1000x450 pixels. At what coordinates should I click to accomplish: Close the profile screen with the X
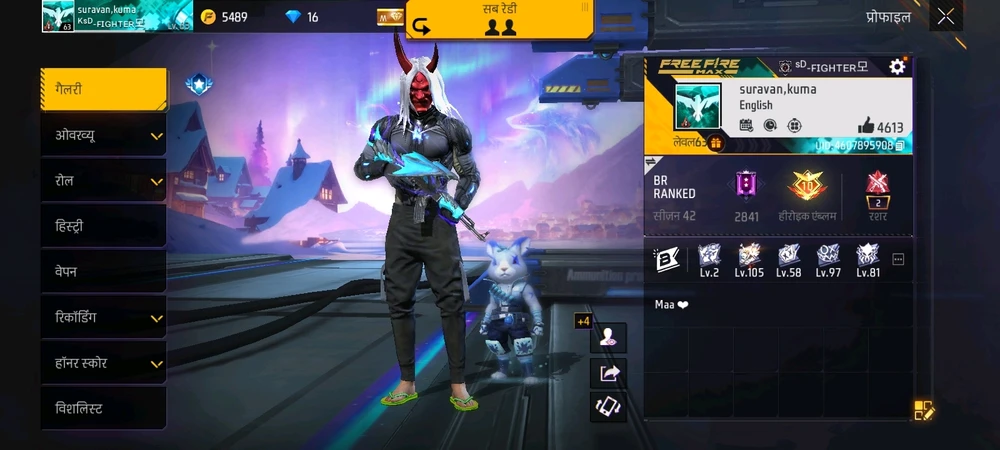[x=945, y=16]
